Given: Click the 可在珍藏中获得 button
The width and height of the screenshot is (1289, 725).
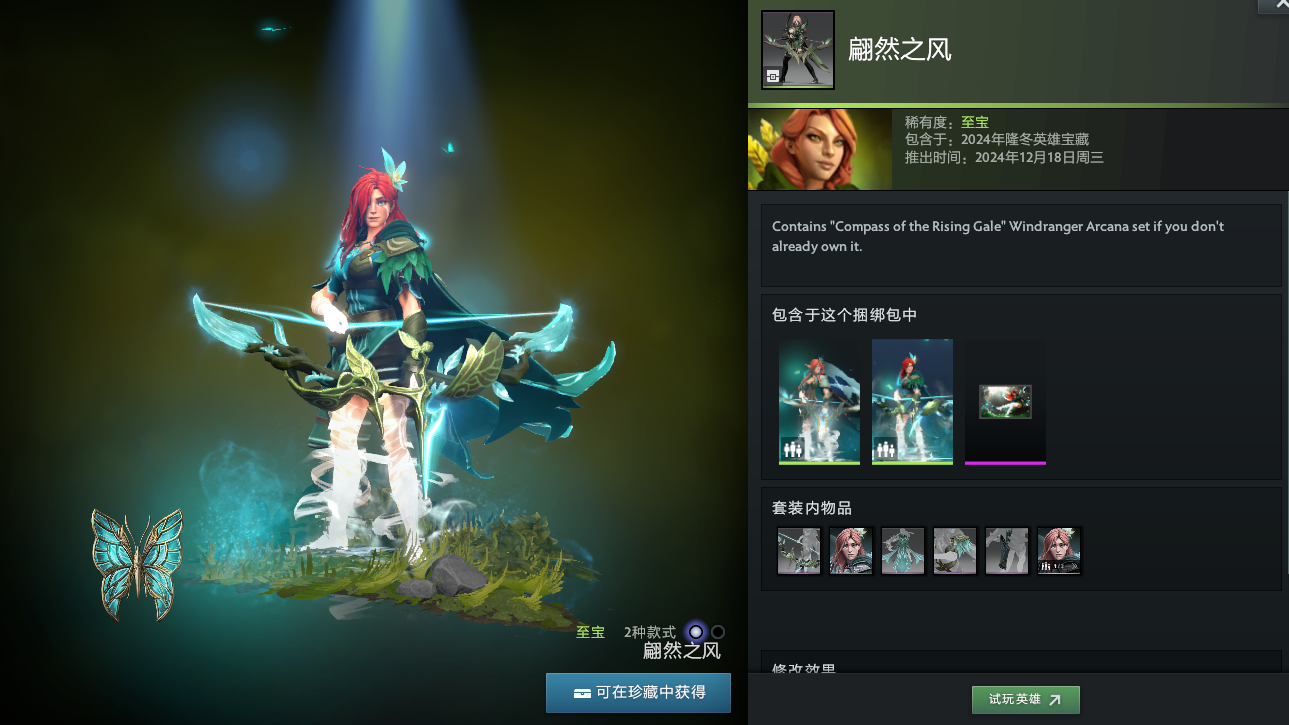Looking at the screenshot, I should (x=638, y=692).
